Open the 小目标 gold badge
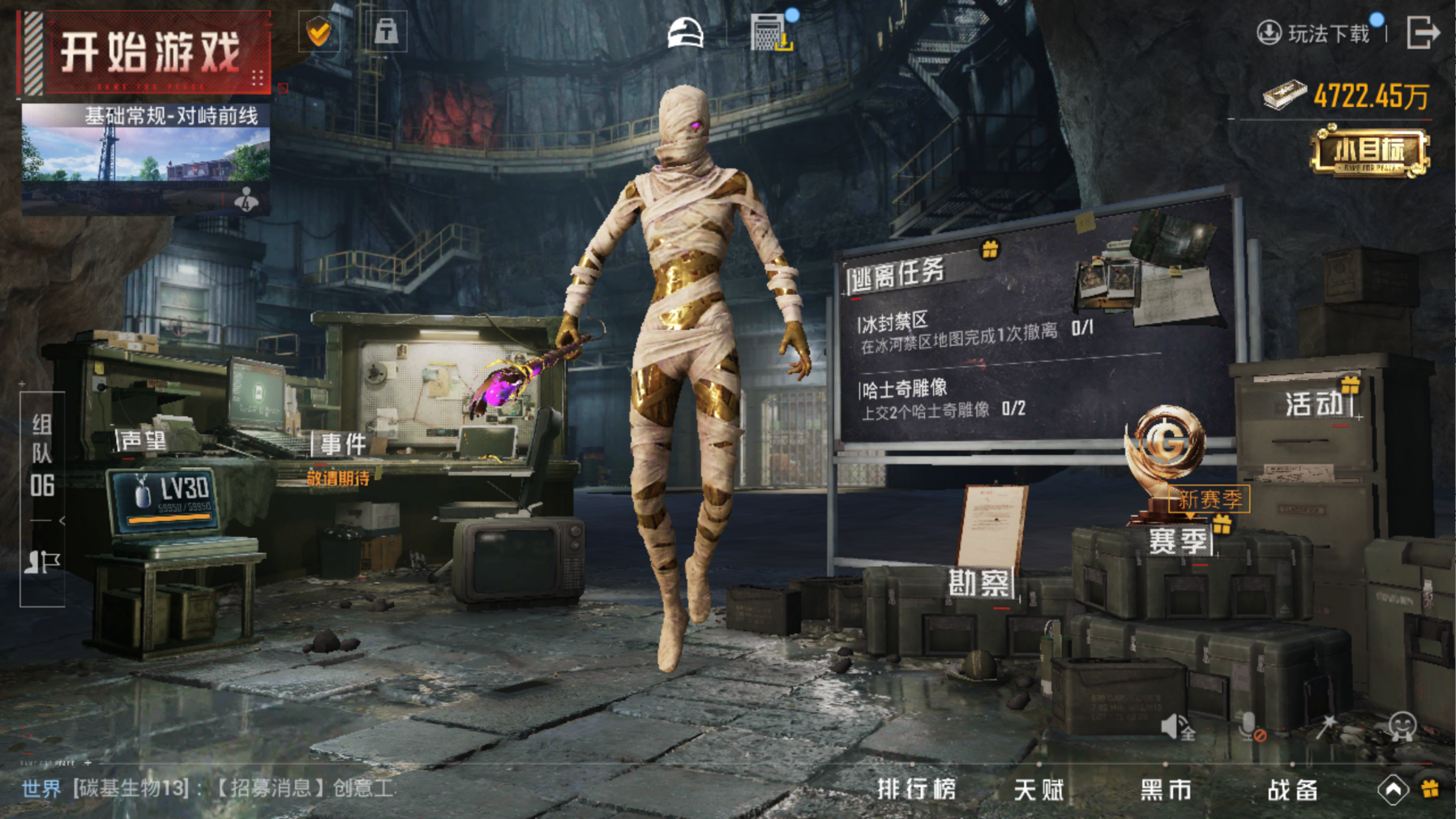 (1370, 152)
